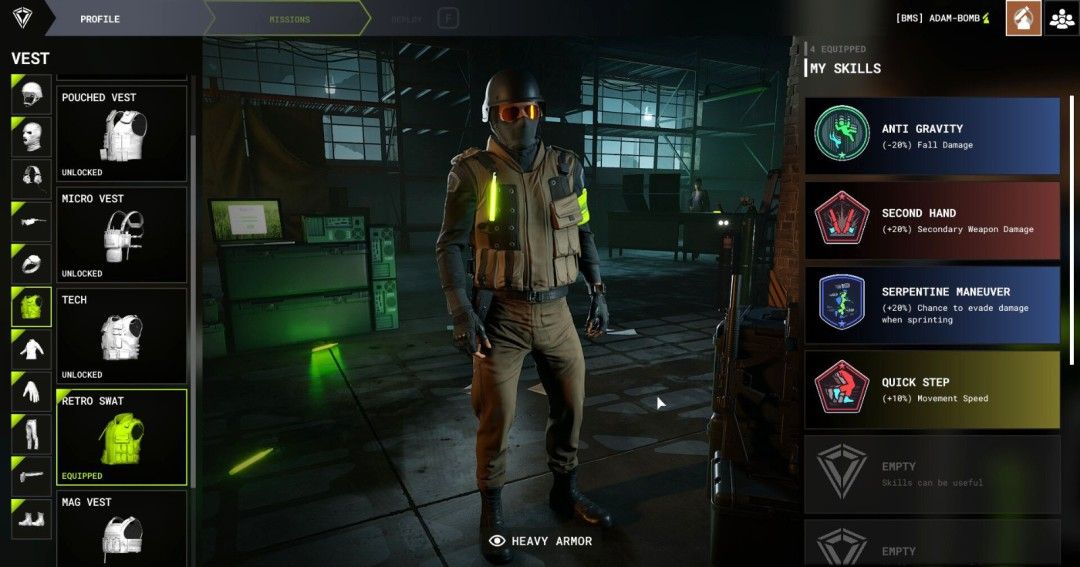Select the Pouched Vest item
Image resolution: width=1080 pixels, height=567 pixels.
pyautogui.click(x=121, y=133)
